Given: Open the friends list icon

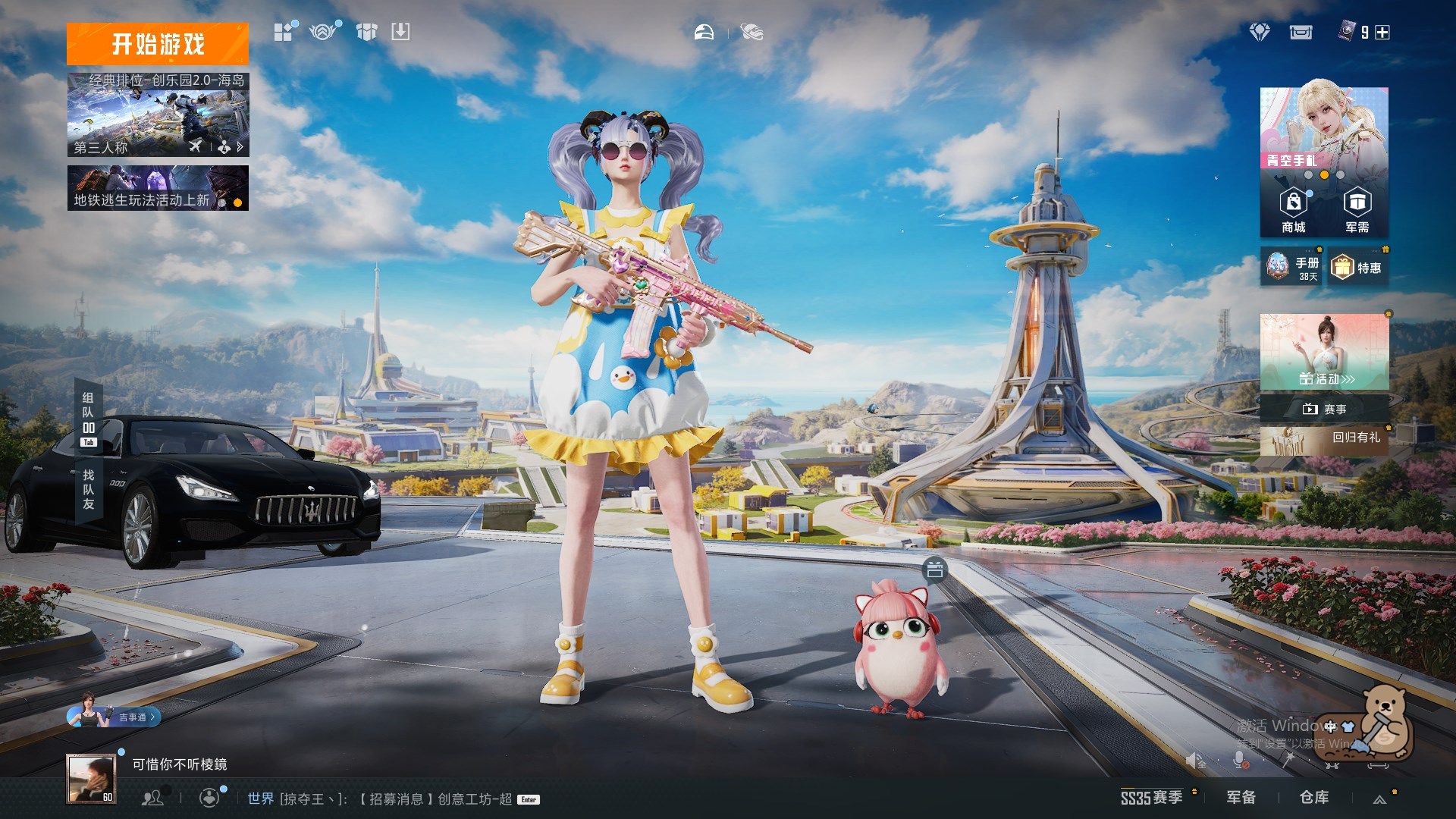Looking at the screenshot, I should (x=152, y=798).
